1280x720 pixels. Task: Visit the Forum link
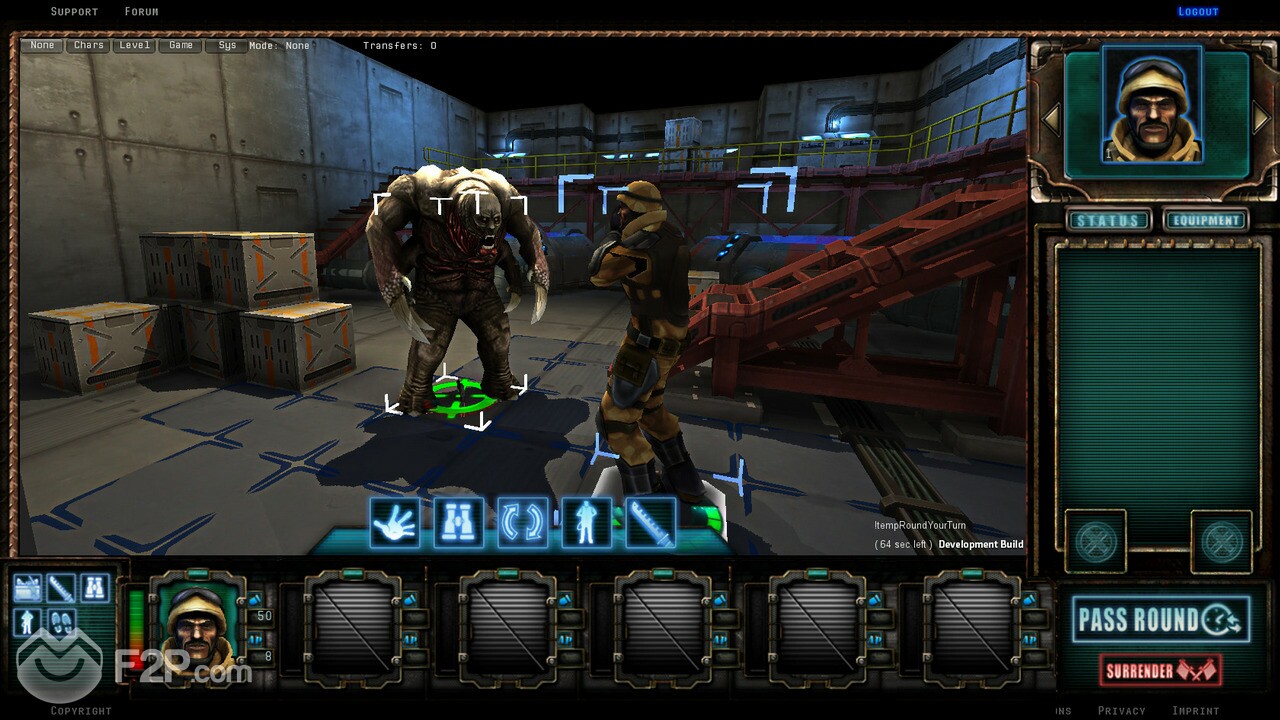[141, 12]
